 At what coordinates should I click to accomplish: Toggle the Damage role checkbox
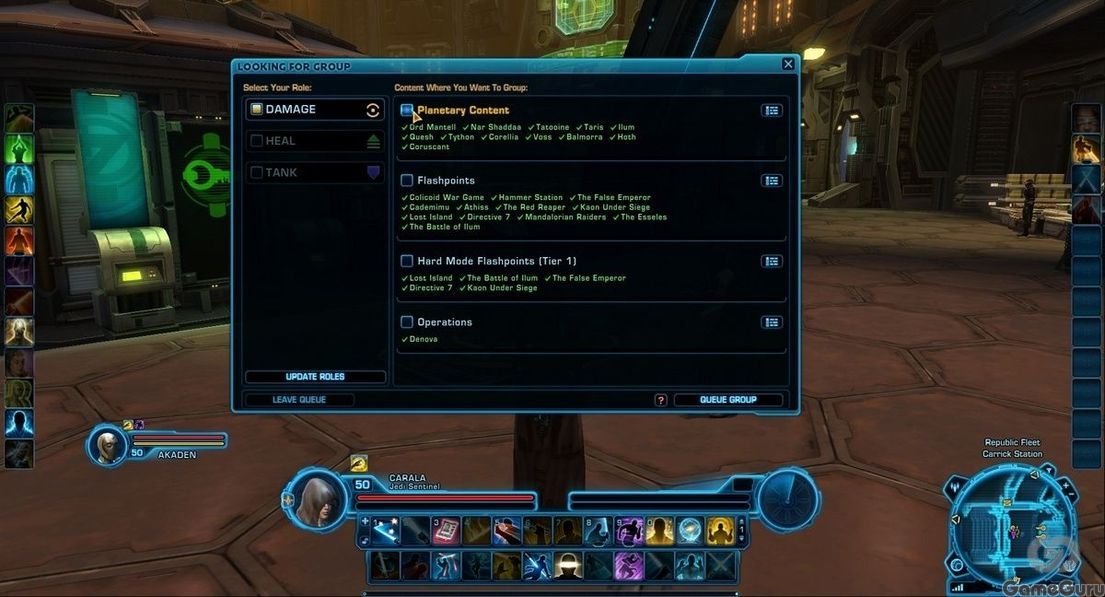coord(257,110)
